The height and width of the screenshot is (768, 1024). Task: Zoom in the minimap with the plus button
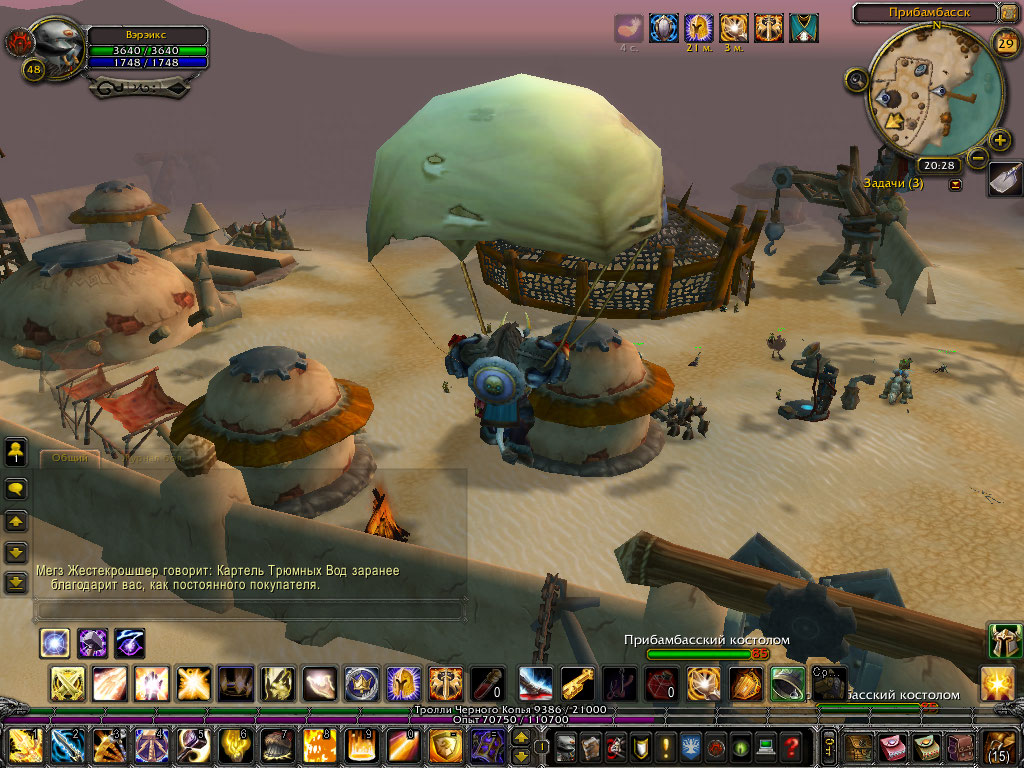[x=999, y=140]
